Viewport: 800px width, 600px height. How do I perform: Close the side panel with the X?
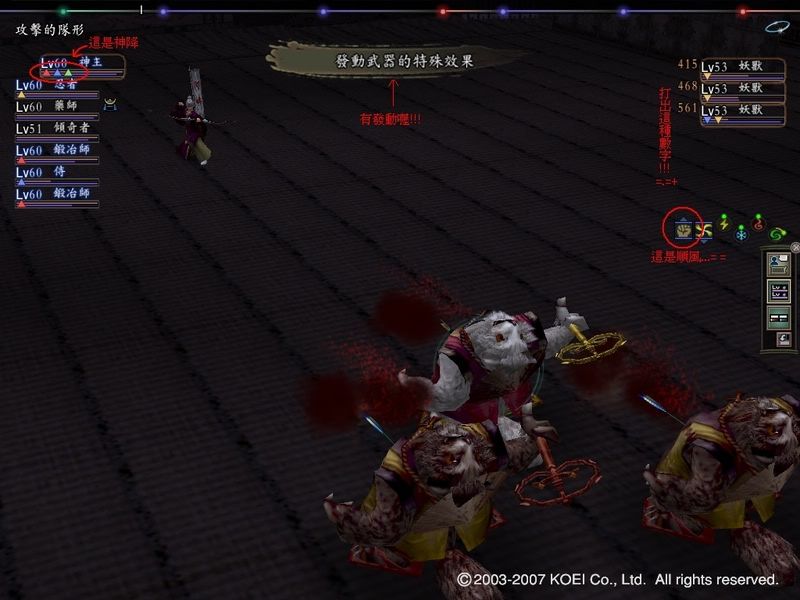(795, 247)
